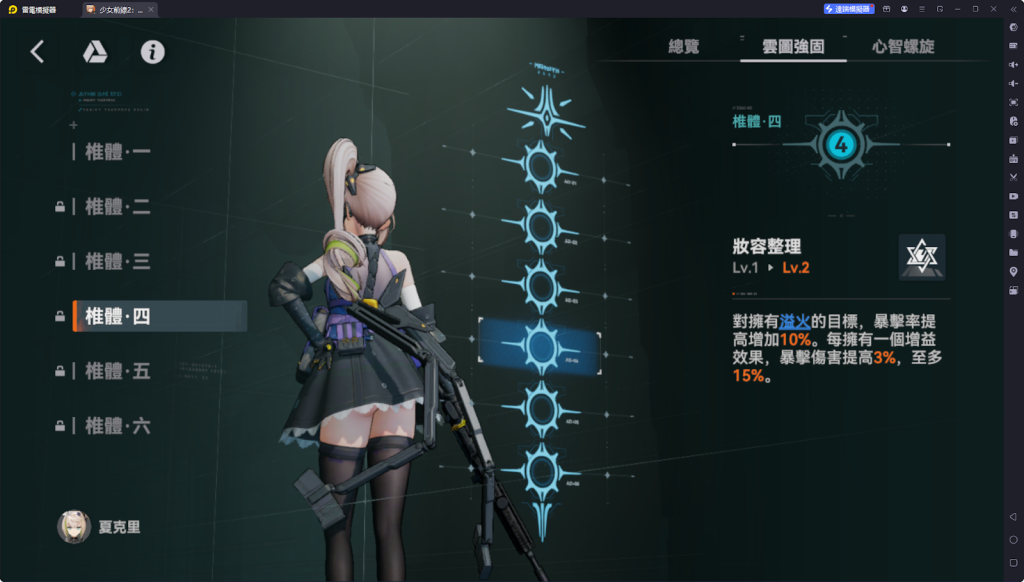1024x582 pixels.
Task: Click the 夏克里 character portrait
Action: pos(75,527)
